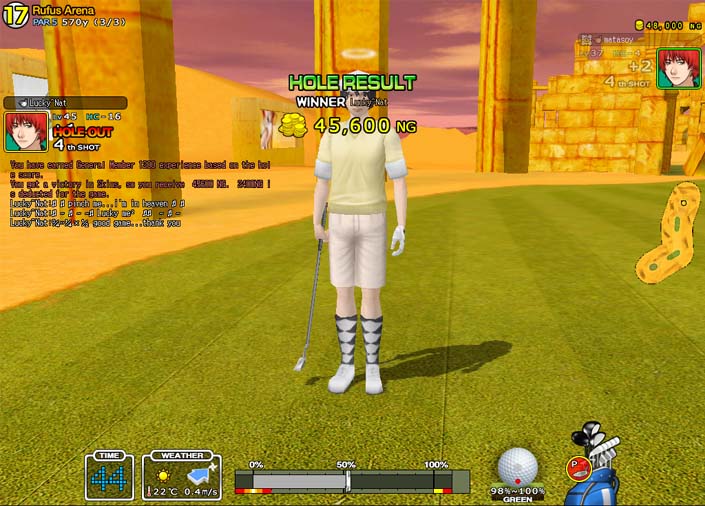Open the course minimap
Screen dimensions: 705x506
(x=668, y=232)
